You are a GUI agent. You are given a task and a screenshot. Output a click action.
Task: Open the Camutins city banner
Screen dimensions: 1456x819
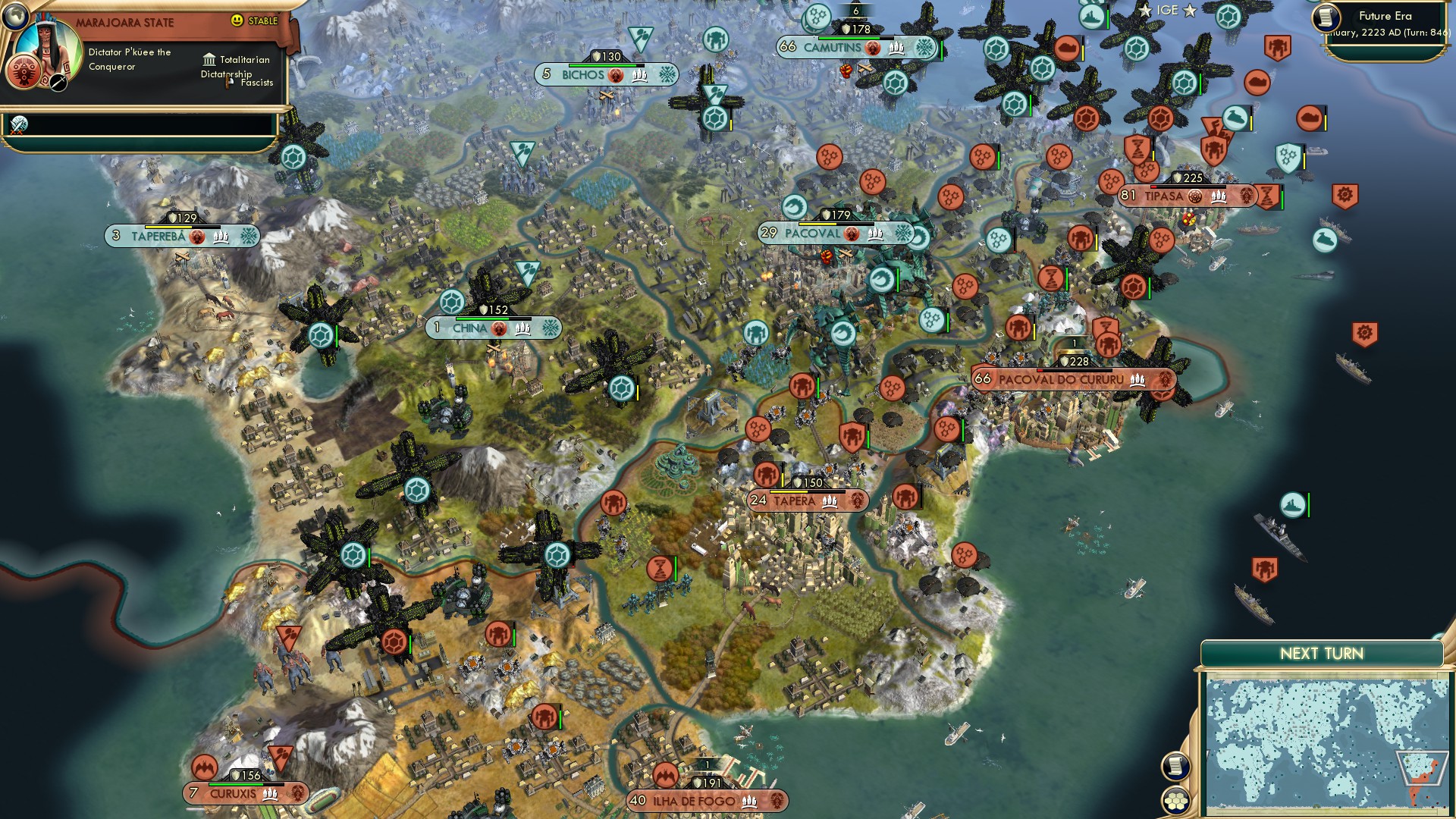pyautogui.click(x=834, y=47)
